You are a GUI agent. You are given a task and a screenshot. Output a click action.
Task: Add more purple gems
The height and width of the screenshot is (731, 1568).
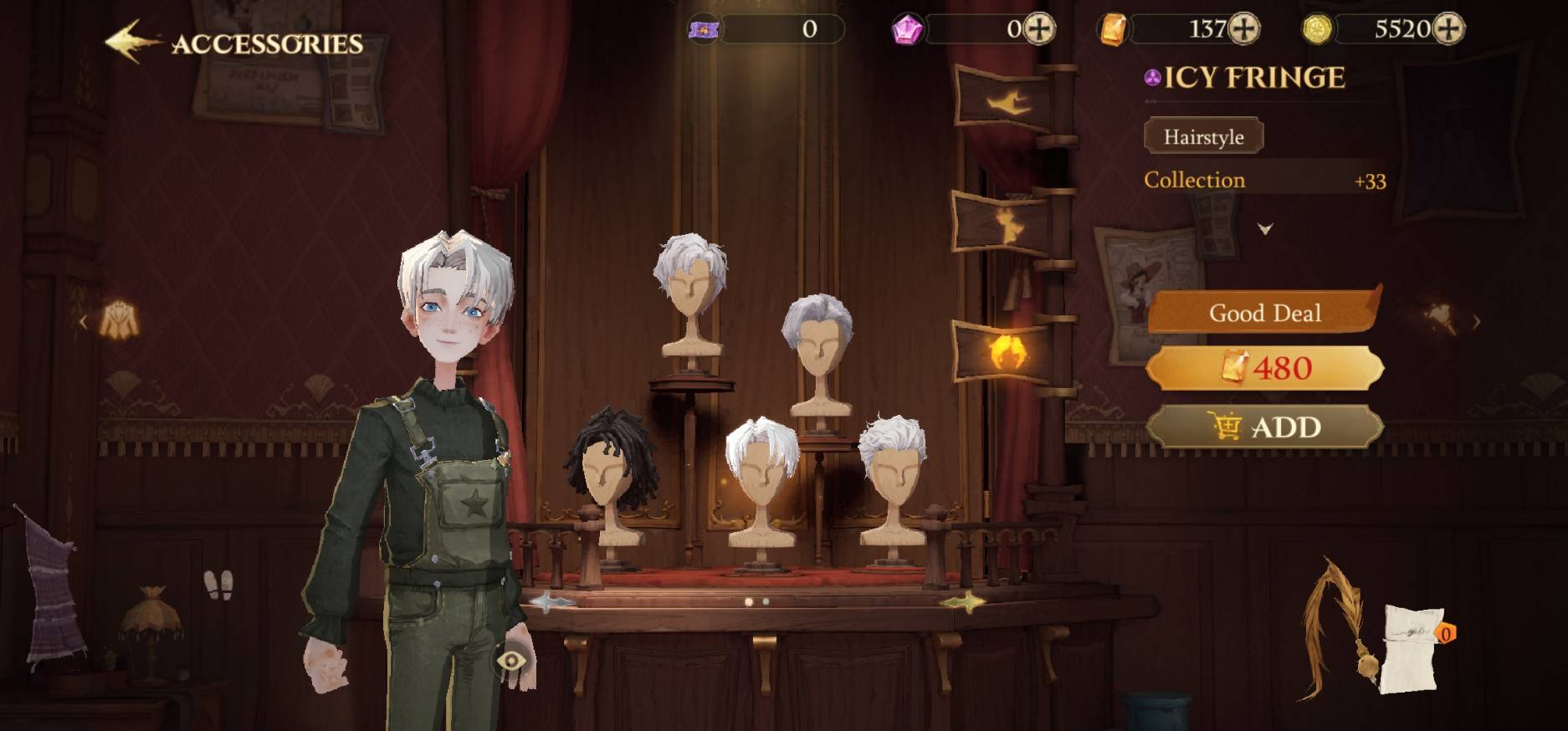click(x=1040, y=29)
